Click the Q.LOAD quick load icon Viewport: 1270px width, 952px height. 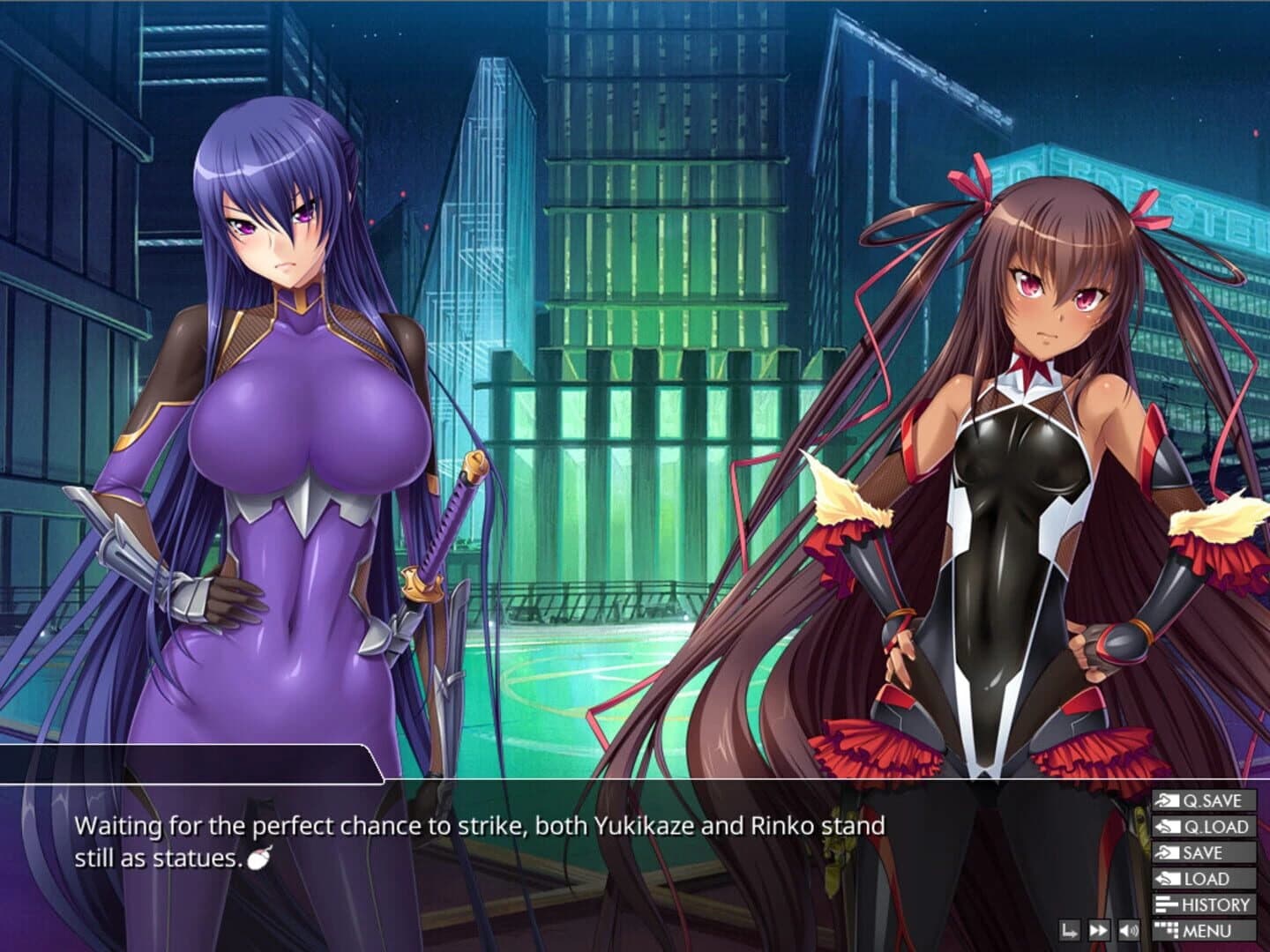click(x=1167, y=828)
